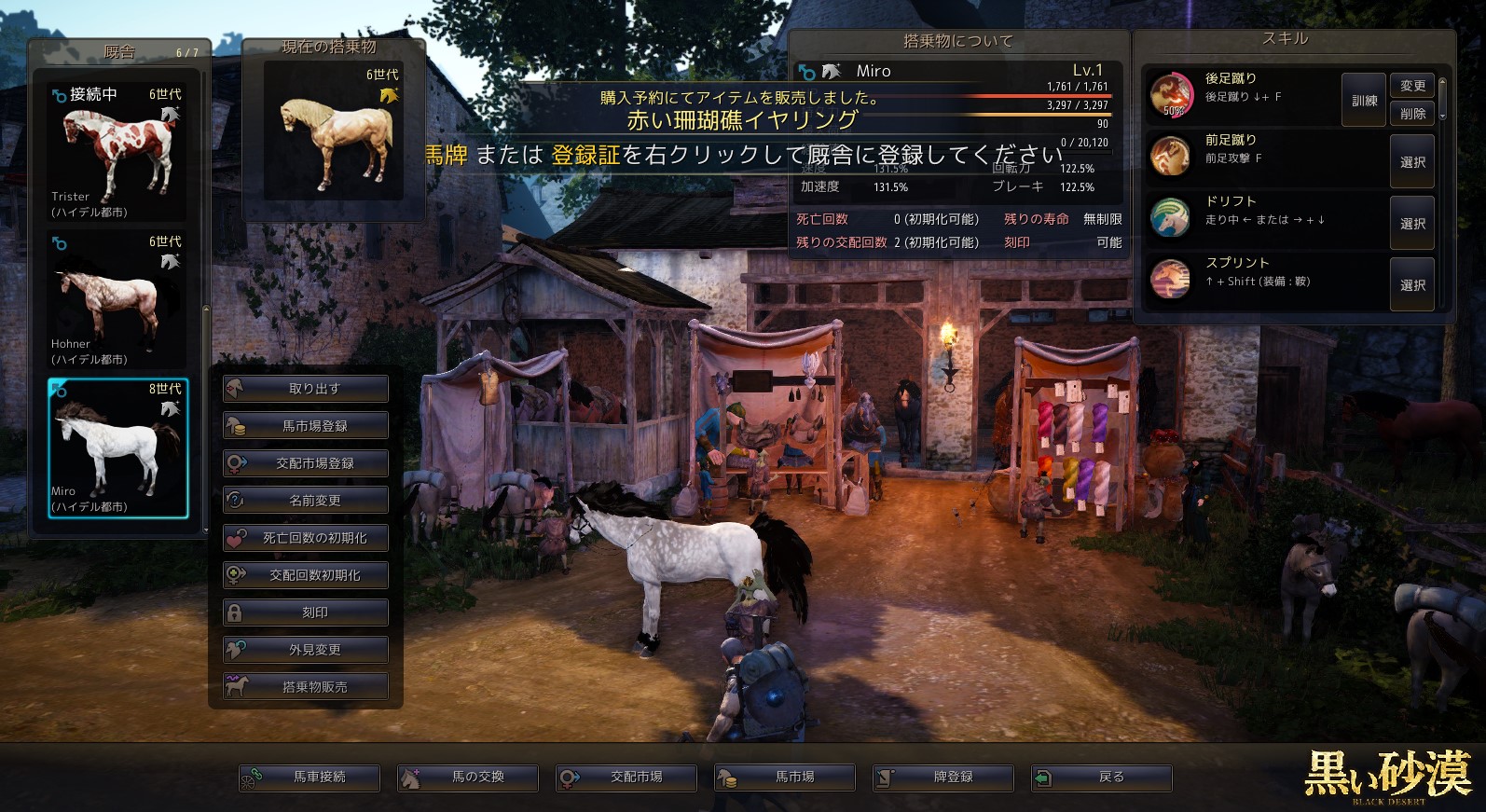Click 交配回数初期化 breeding count reset
The image size is (1486, 812).
pyautogui.click(x=306, y=575)
